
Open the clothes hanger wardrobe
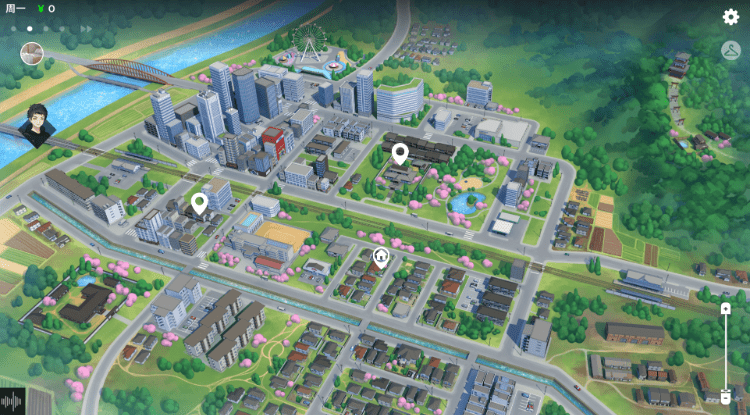[x=731, y=50]
